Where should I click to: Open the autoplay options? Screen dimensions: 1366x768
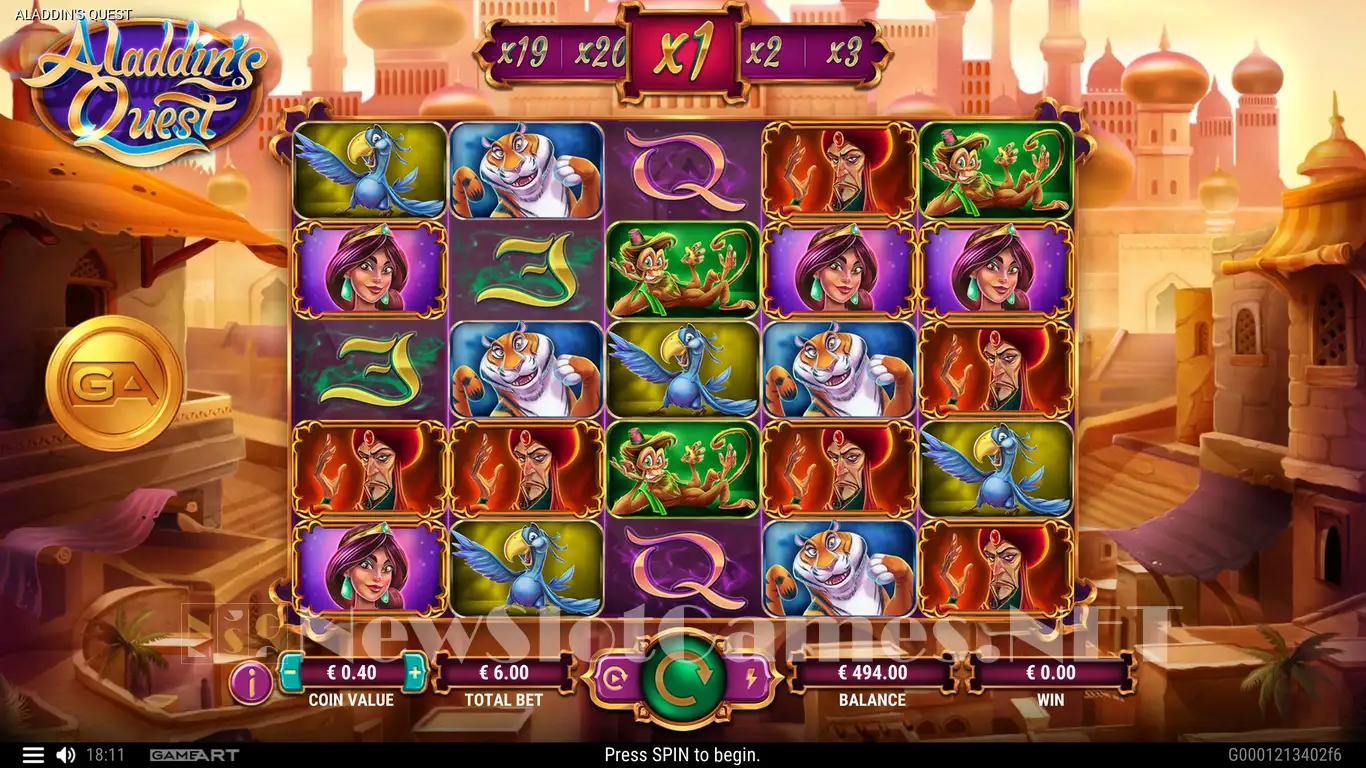tap(616, 680)
